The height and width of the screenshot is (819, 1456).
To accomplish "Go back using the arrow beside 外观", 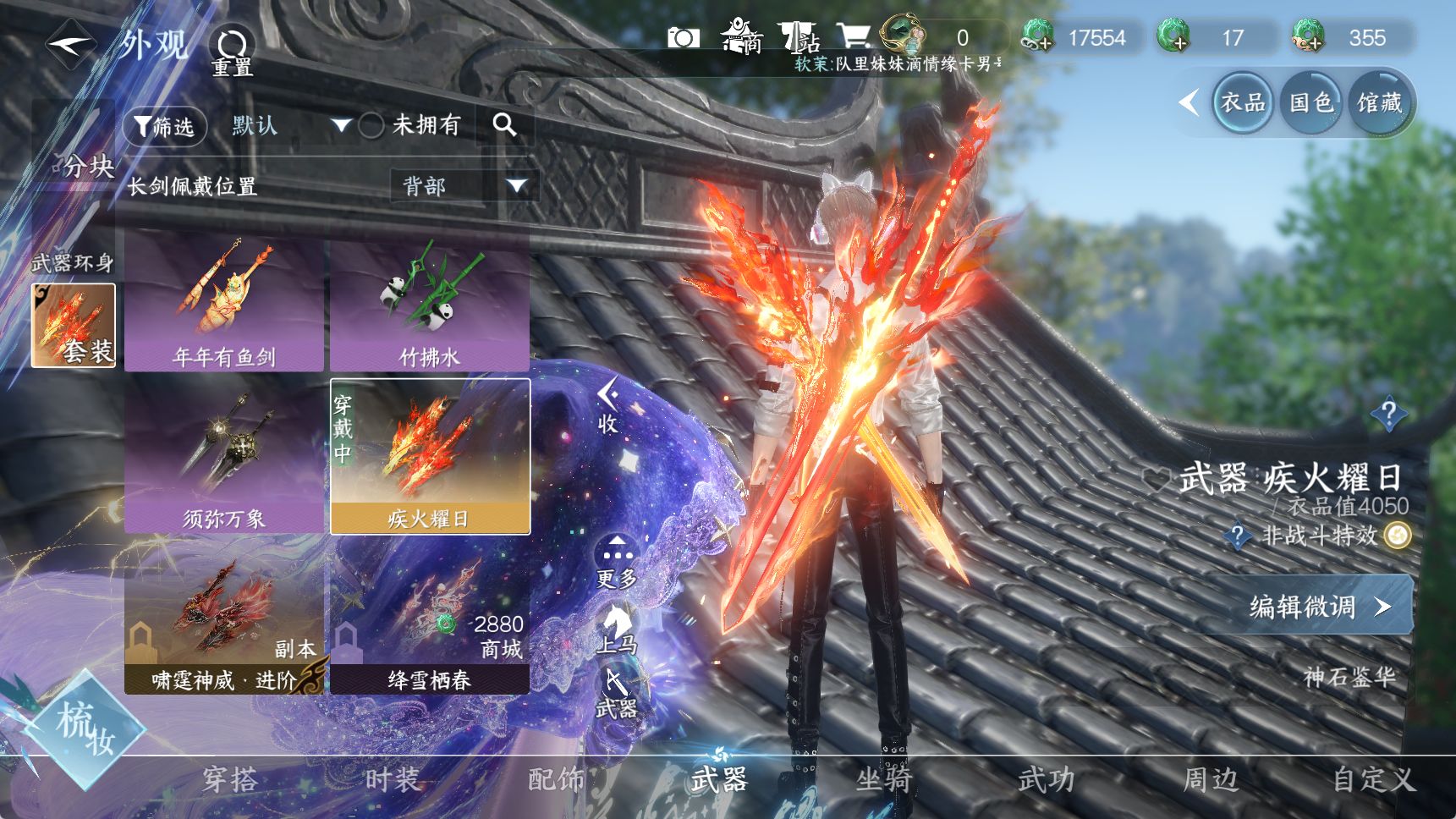I will pyautogui.click(x=70, y=46).
